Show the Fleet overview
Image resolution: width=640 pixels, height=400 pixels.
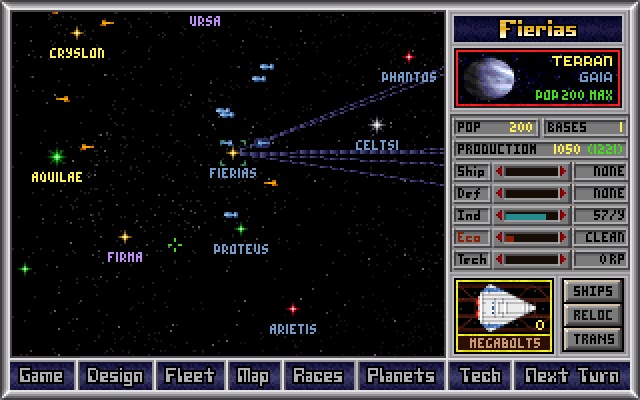(190, 376)
